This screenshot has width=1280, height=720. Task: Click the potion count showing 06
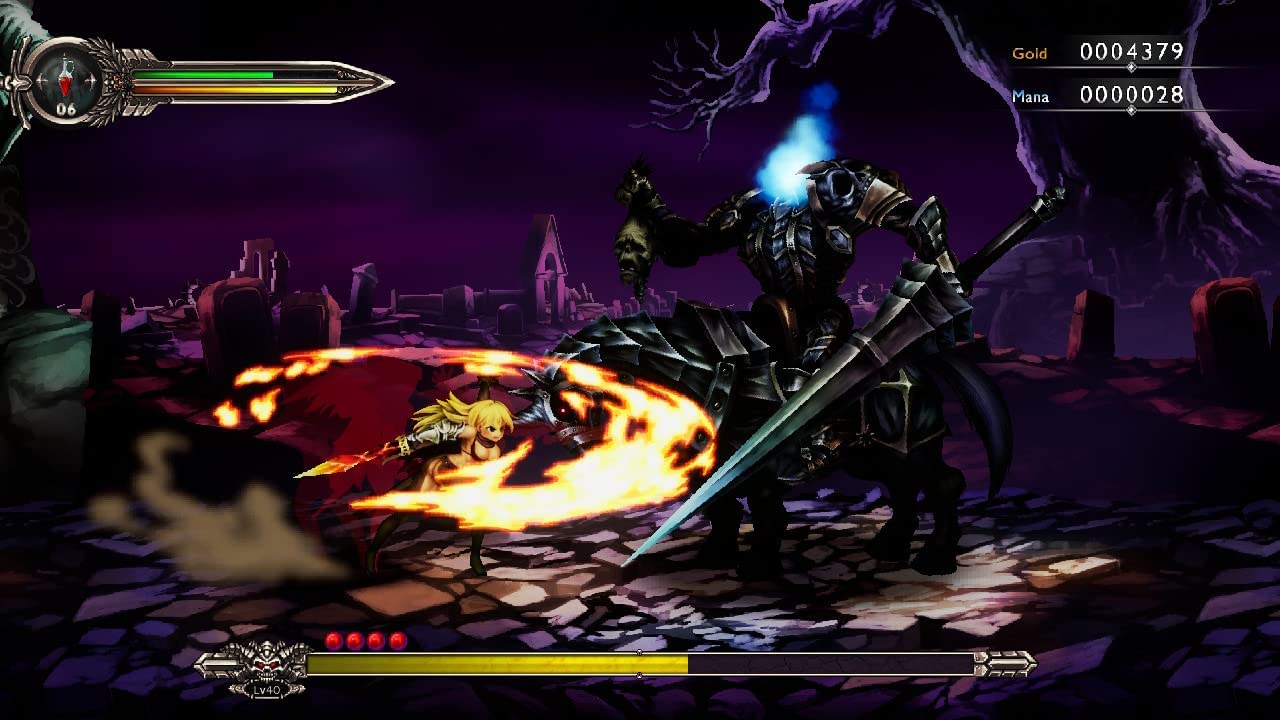coord(65,108)
